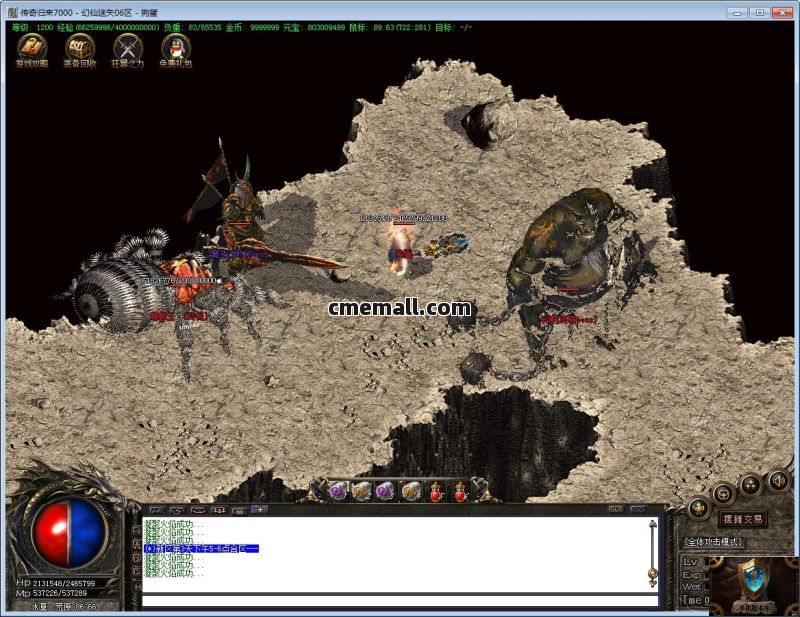This screenshot has height=617, width=800.
Task: Click the 摆摊交易 stall trade button
Action: coord(741,519)
